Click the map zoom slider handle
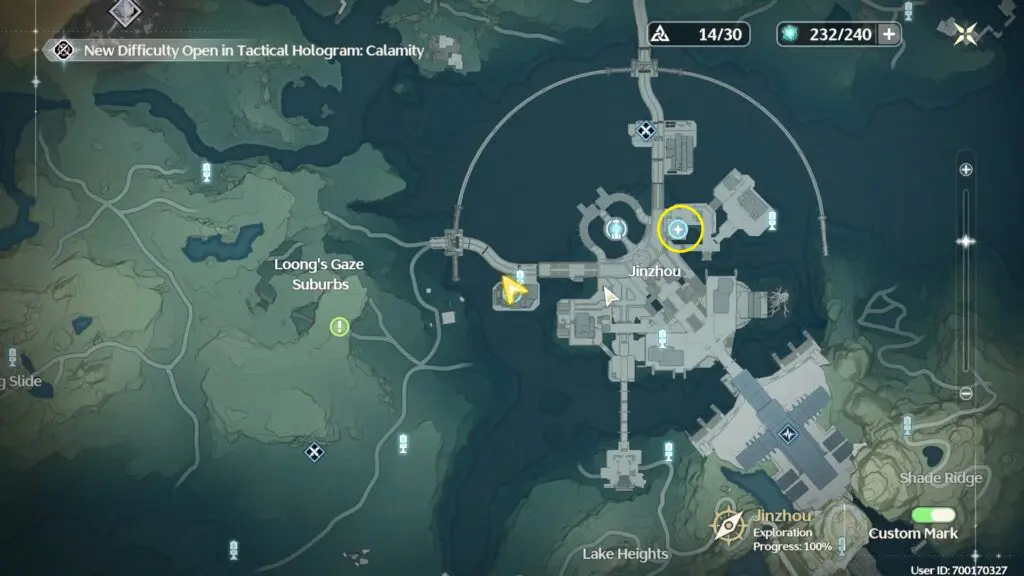Screen dimensions: 1024x576 [x=965, y=241]
